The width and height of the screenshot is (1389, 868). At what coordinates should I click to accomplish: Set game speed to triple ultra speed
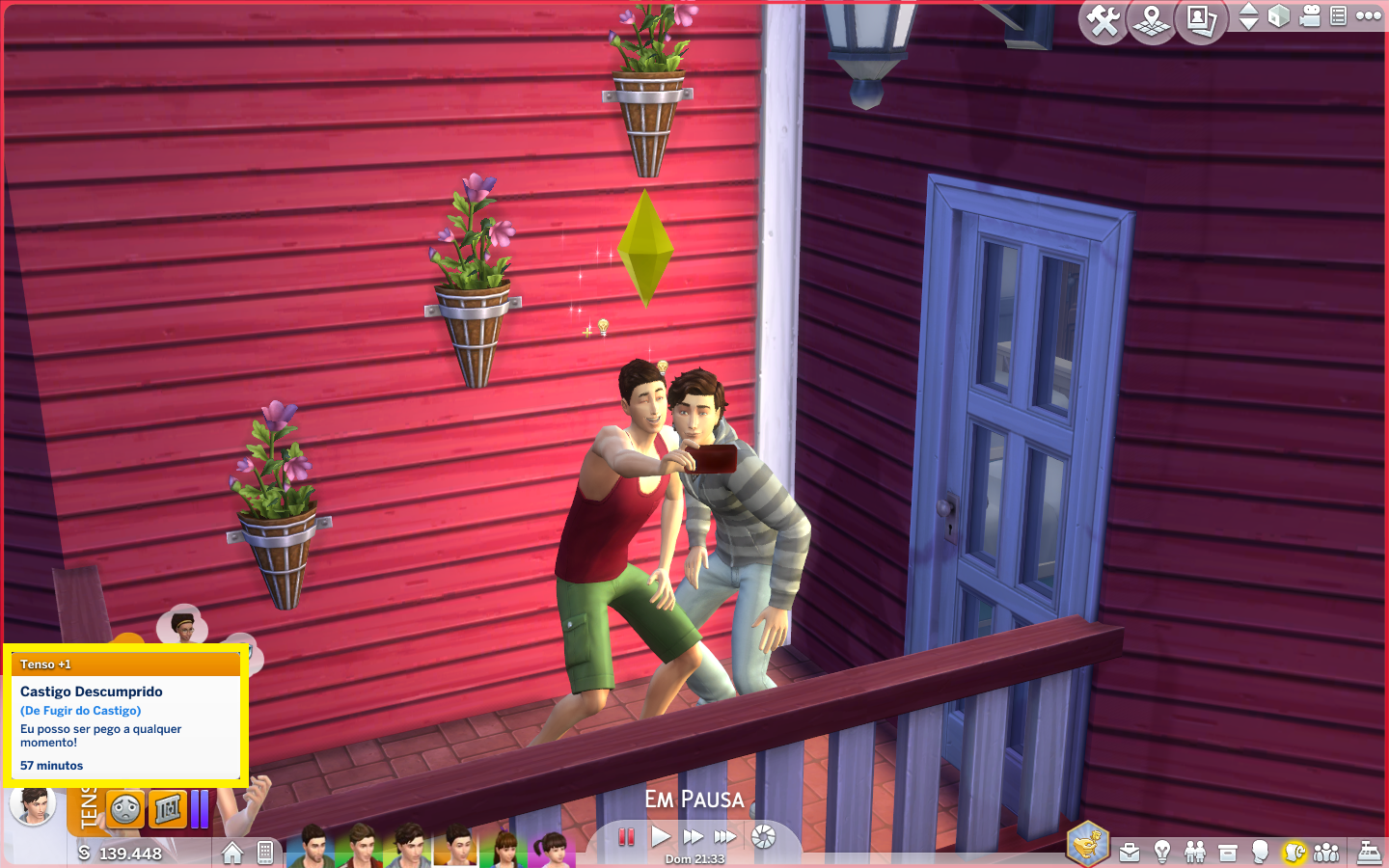coord(725,837)
